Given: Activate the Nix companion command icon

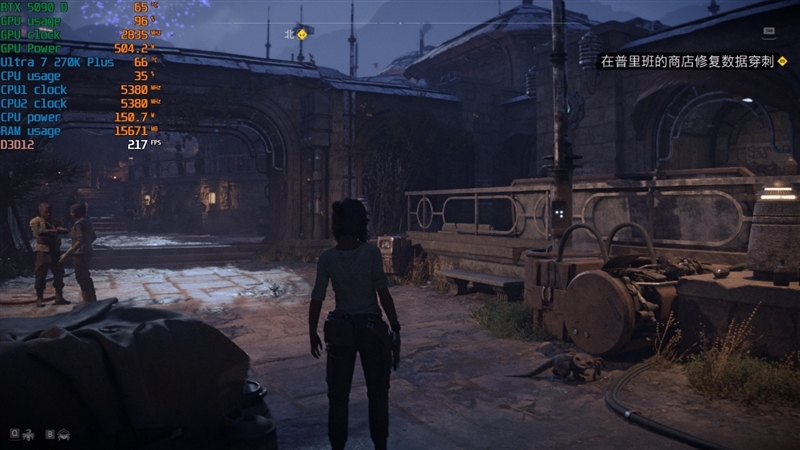Looking at the screenshot, I should [x=27, y=434].
